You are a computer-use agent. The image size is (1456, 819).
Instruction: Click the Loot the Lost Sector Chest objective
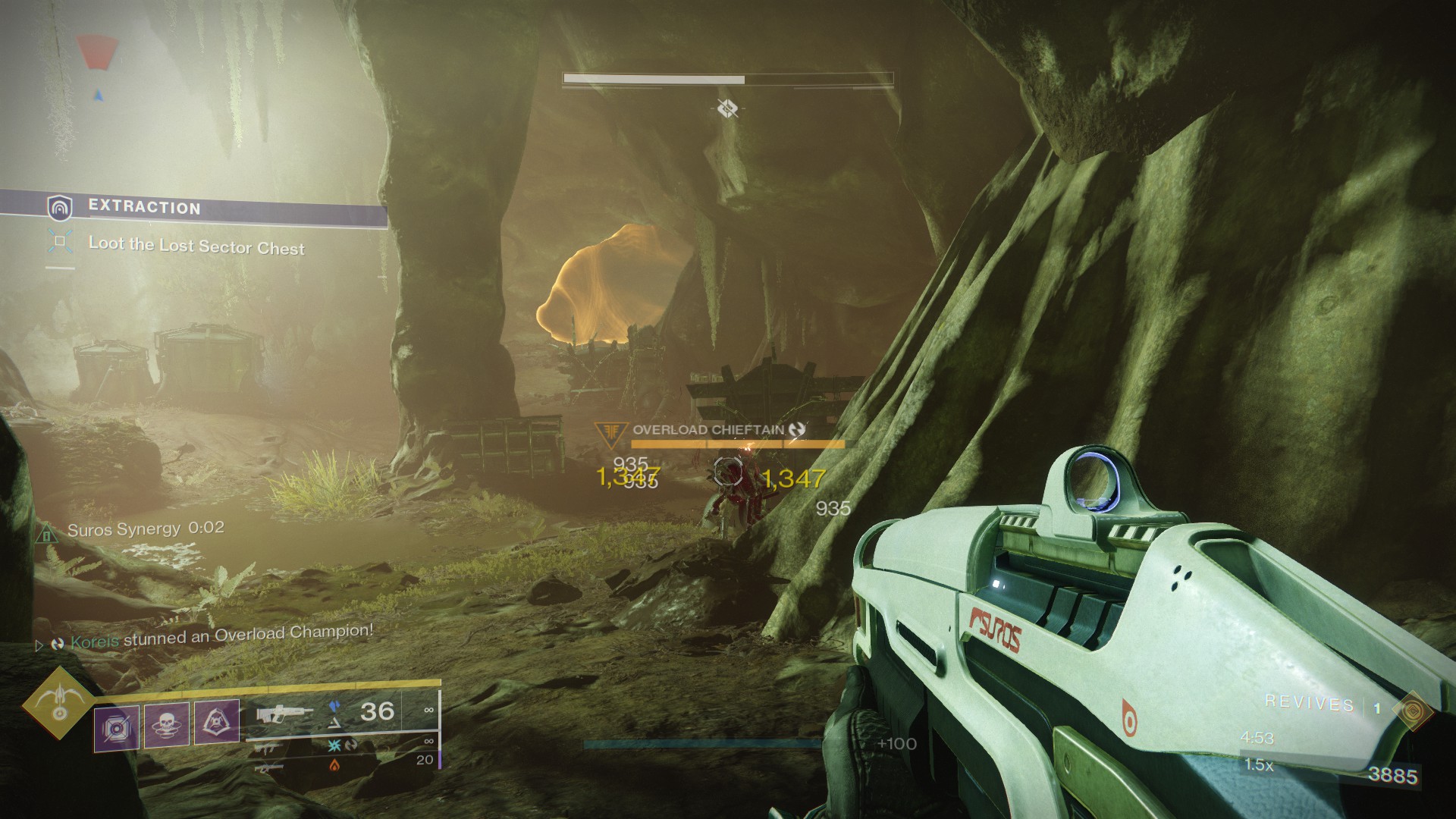(x=196, y=246)
